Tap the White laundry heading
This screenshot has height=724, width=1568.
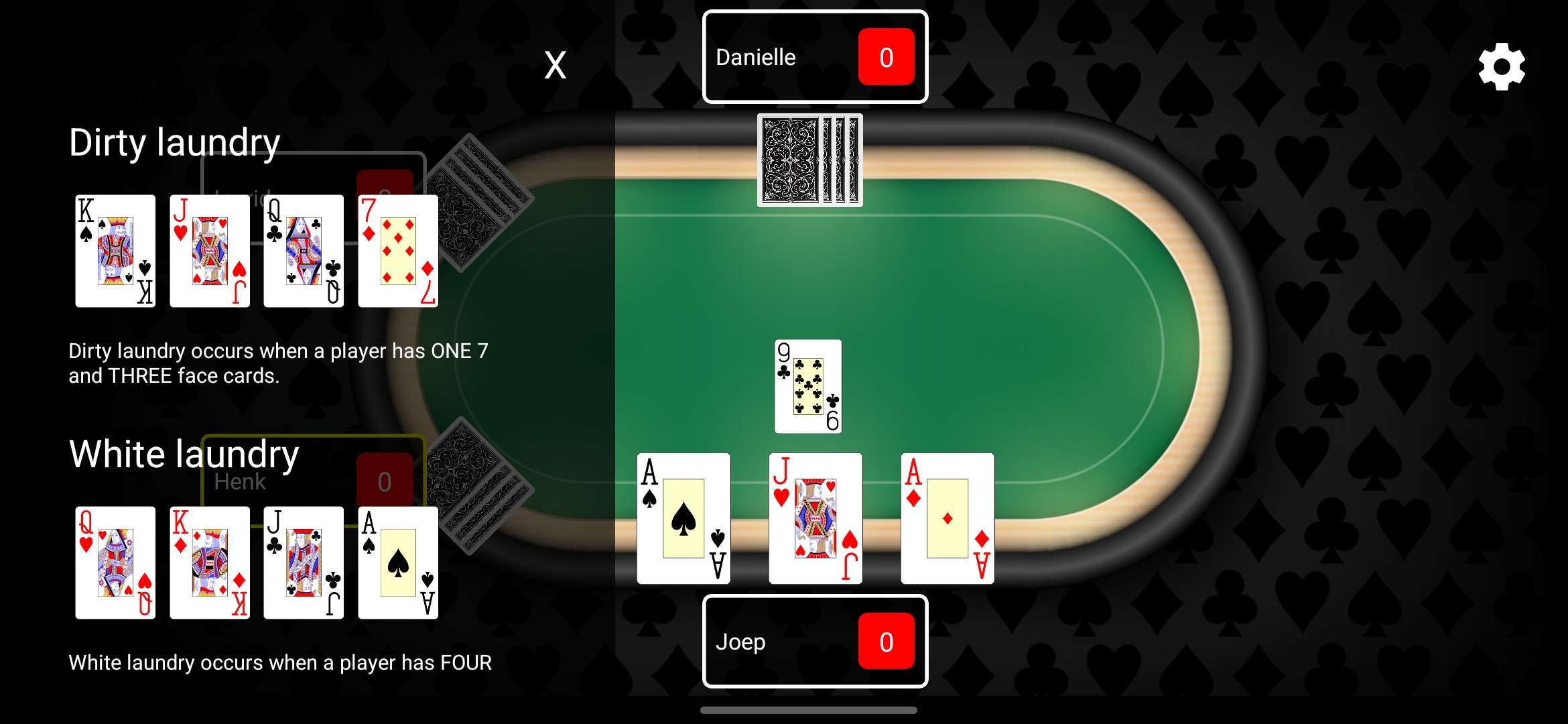point(184,454)
